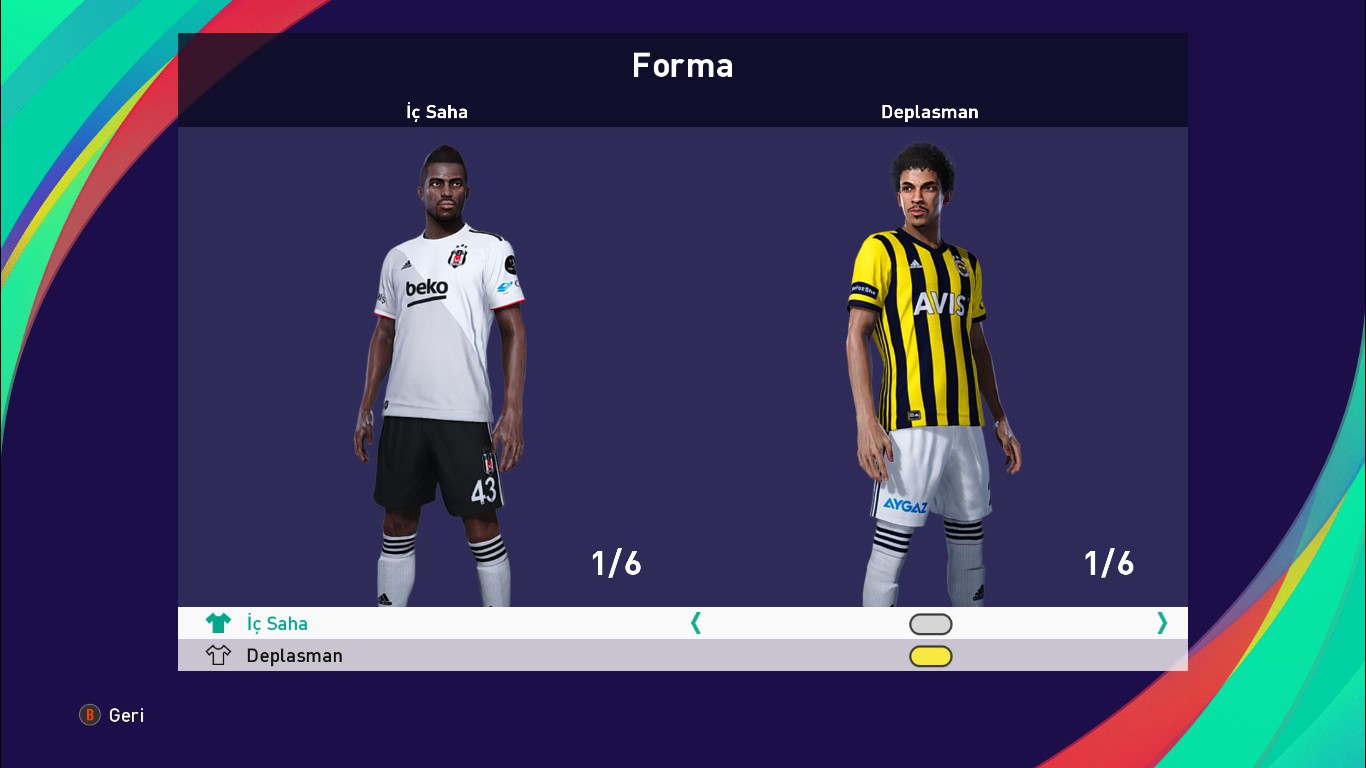Choose the Deplasman row option
Image resolution: width=1366 pixels, height=768 pixels.
click(x=294, y=655)
